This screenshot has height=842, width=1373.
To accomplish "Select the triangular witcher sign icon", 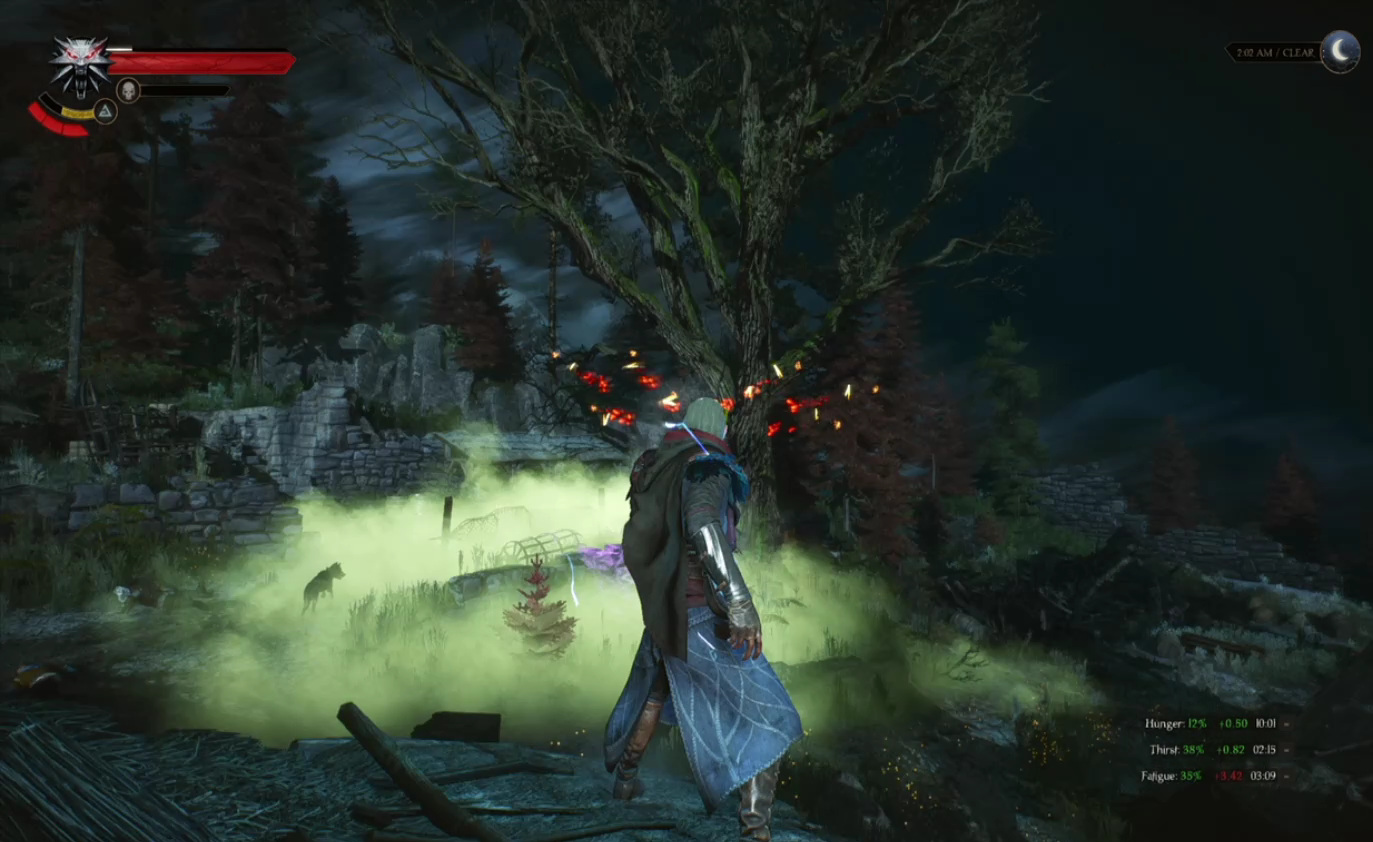I will pos(105,111).
